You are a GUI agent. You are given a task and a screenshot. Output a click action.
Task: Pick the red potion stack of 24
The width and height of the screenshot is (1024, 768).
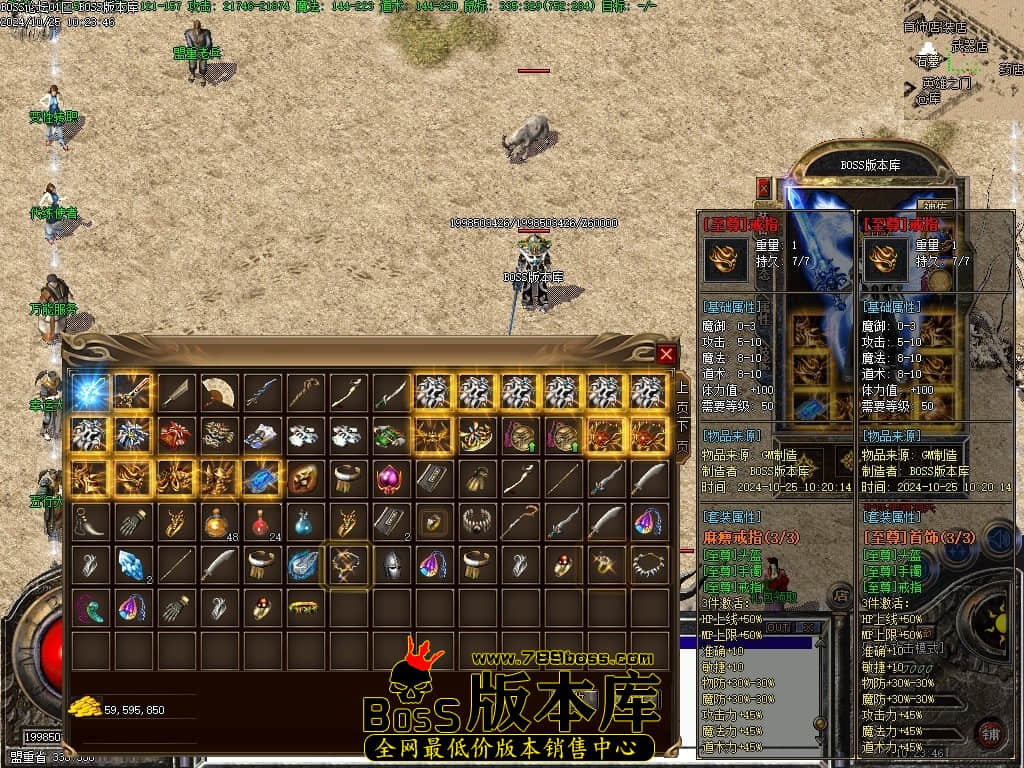tap(261, 521)
